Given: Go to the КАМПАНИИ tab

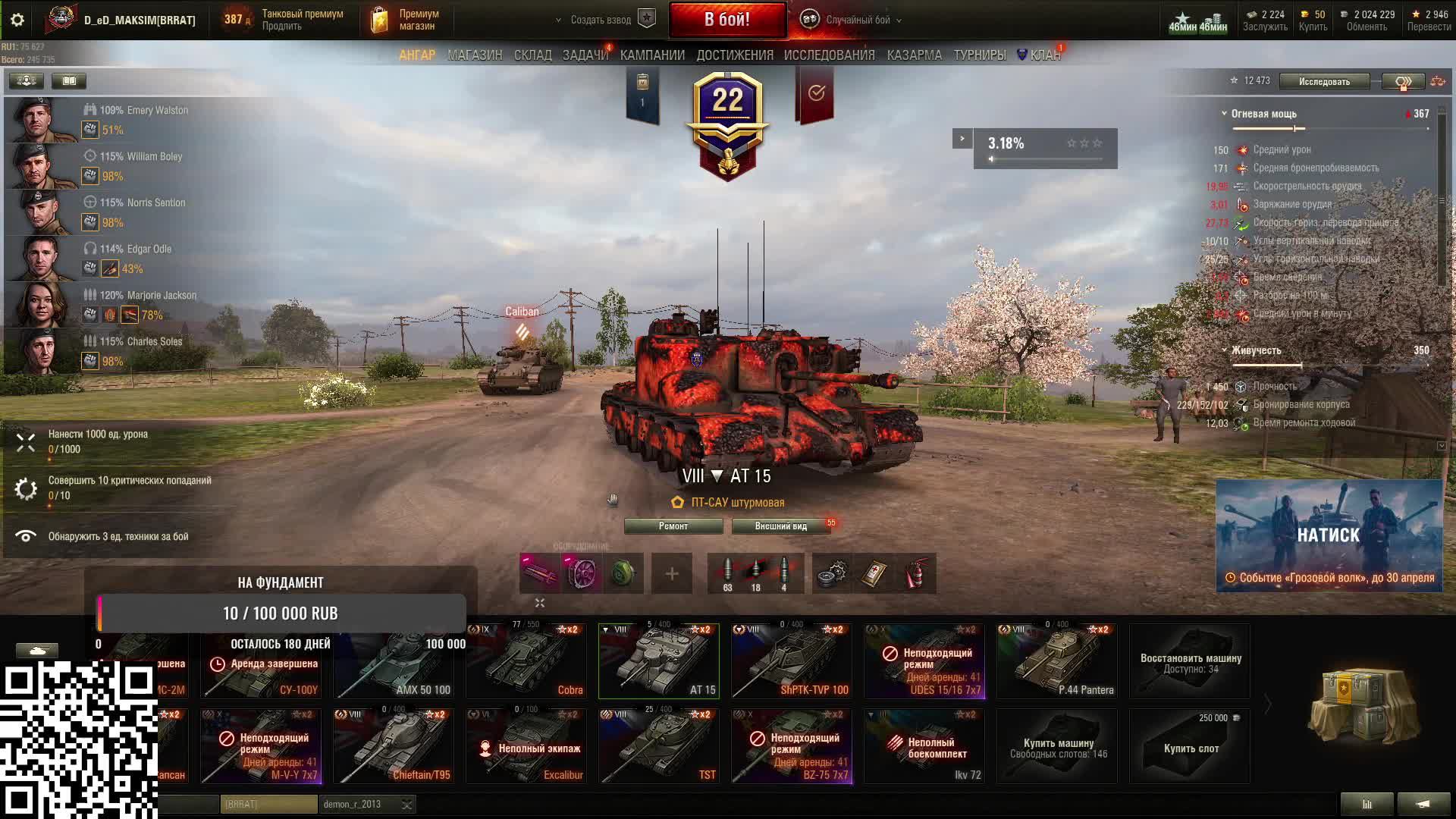Looking at the screenshot, I should tap(652, 55).
